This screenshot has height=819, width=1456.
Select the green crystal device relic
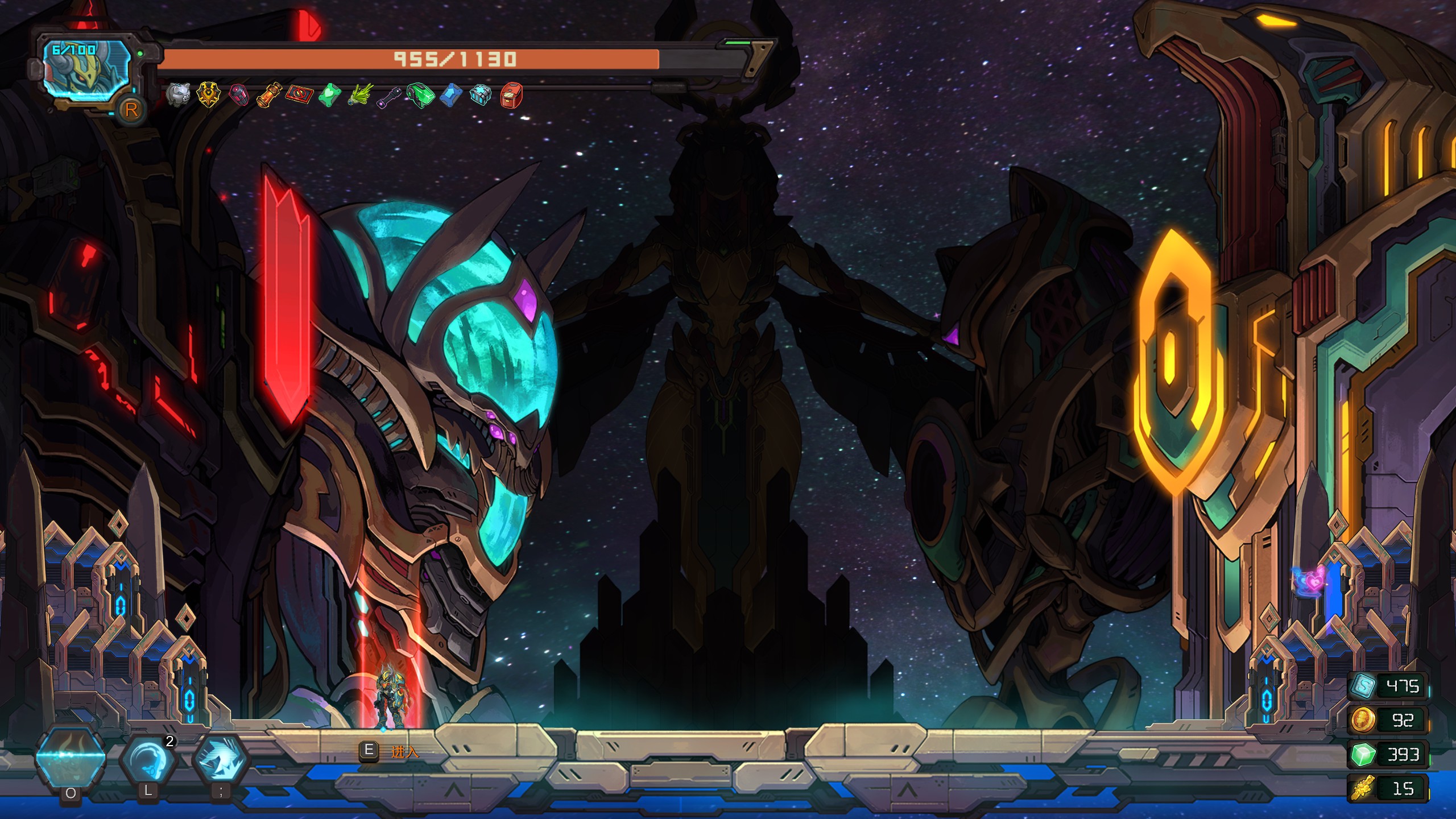point(421,95)
